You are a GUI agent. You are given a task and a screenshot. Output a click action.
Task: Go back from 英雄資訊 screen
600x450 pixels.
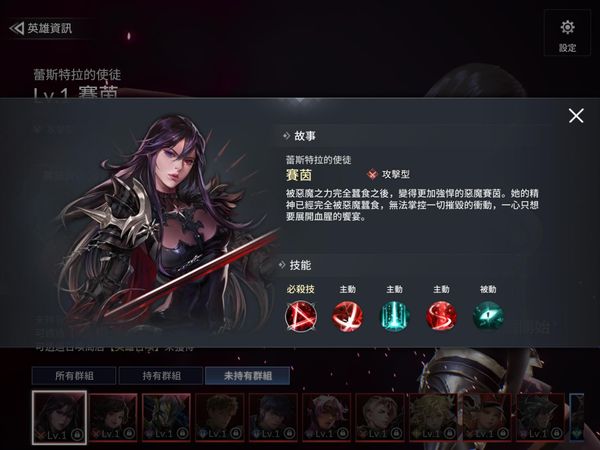pyautogui.click(x=16, y=28)
